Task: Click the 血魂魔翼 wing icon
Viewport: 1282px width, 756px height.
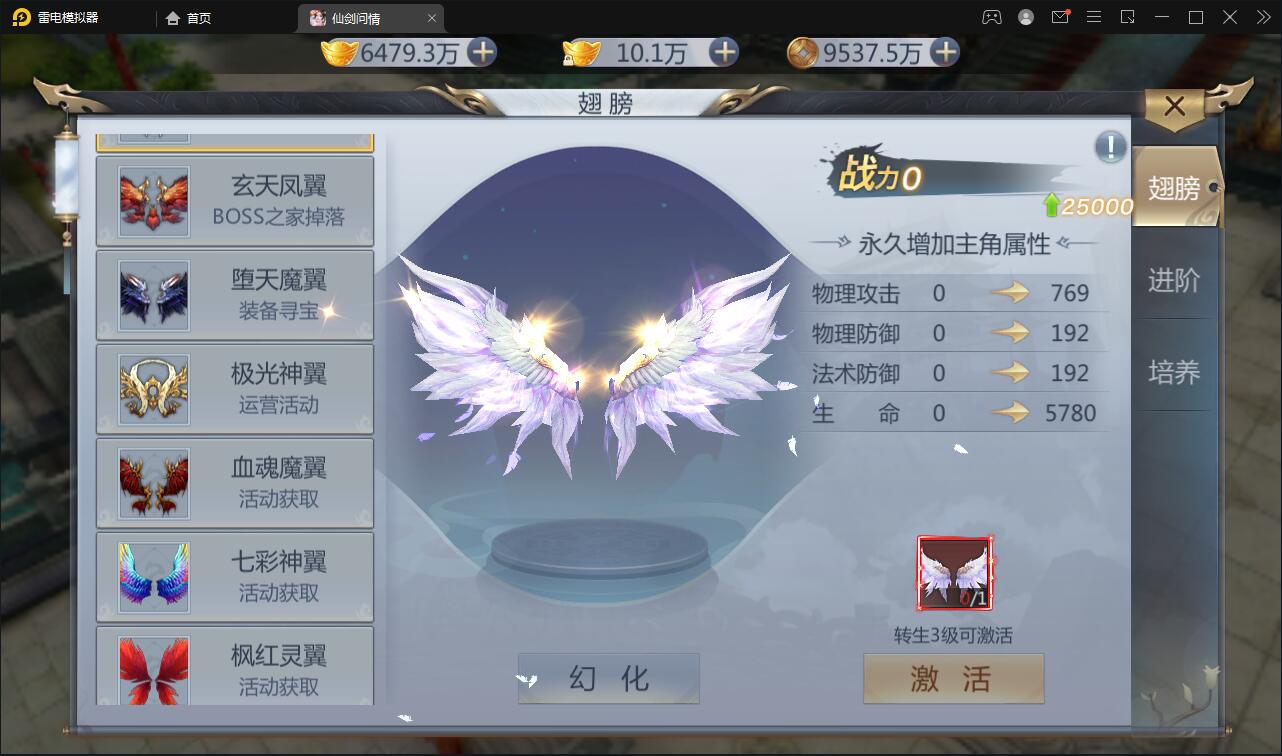Action: 152,482
